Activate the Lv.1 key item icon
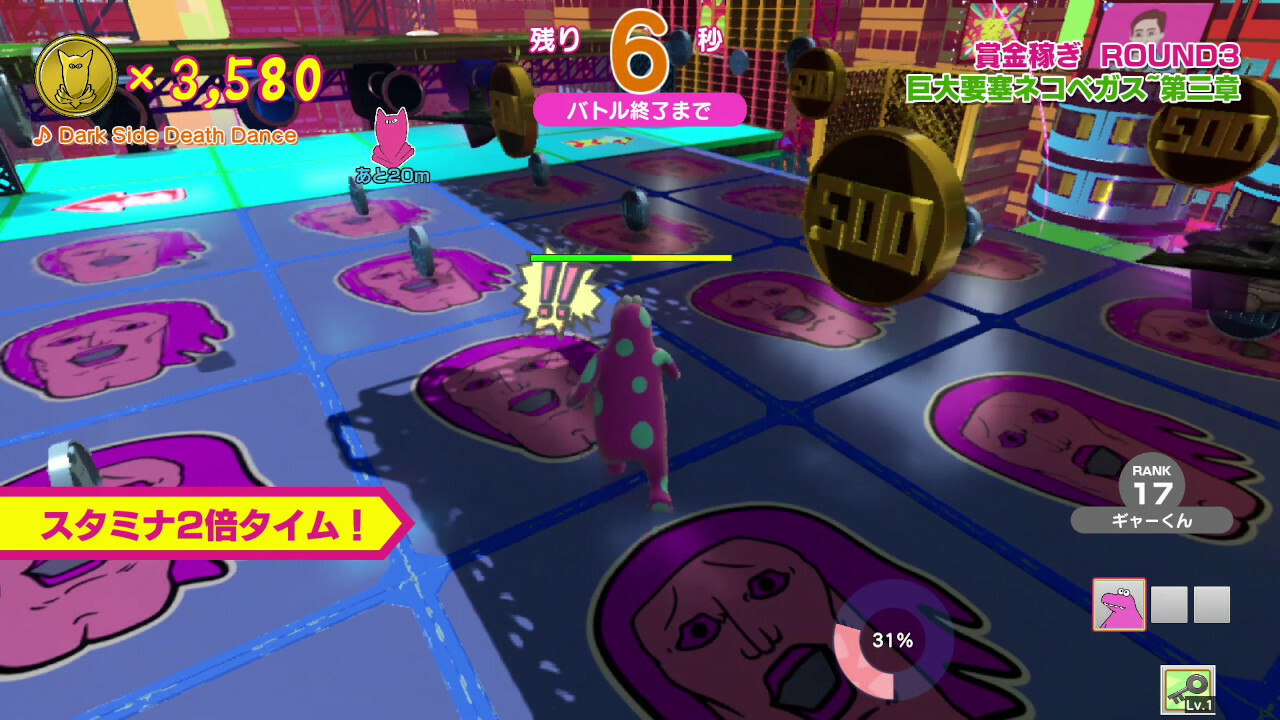The image size is (1280, 720). click(x=1188, y=690)
